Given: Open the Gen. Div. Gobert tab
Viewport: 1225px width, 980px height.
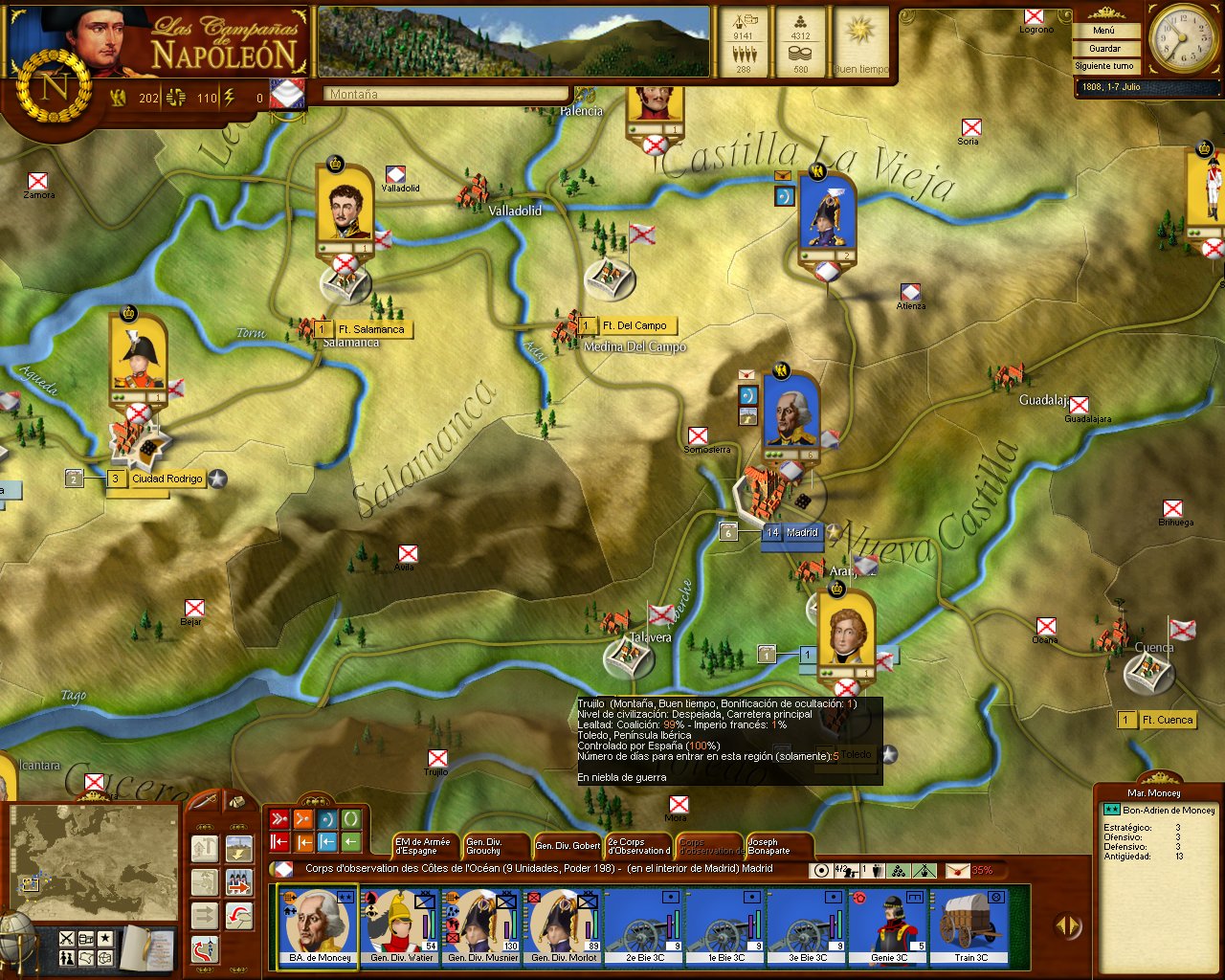Looking at the screenshot, I should pos(568,846).
